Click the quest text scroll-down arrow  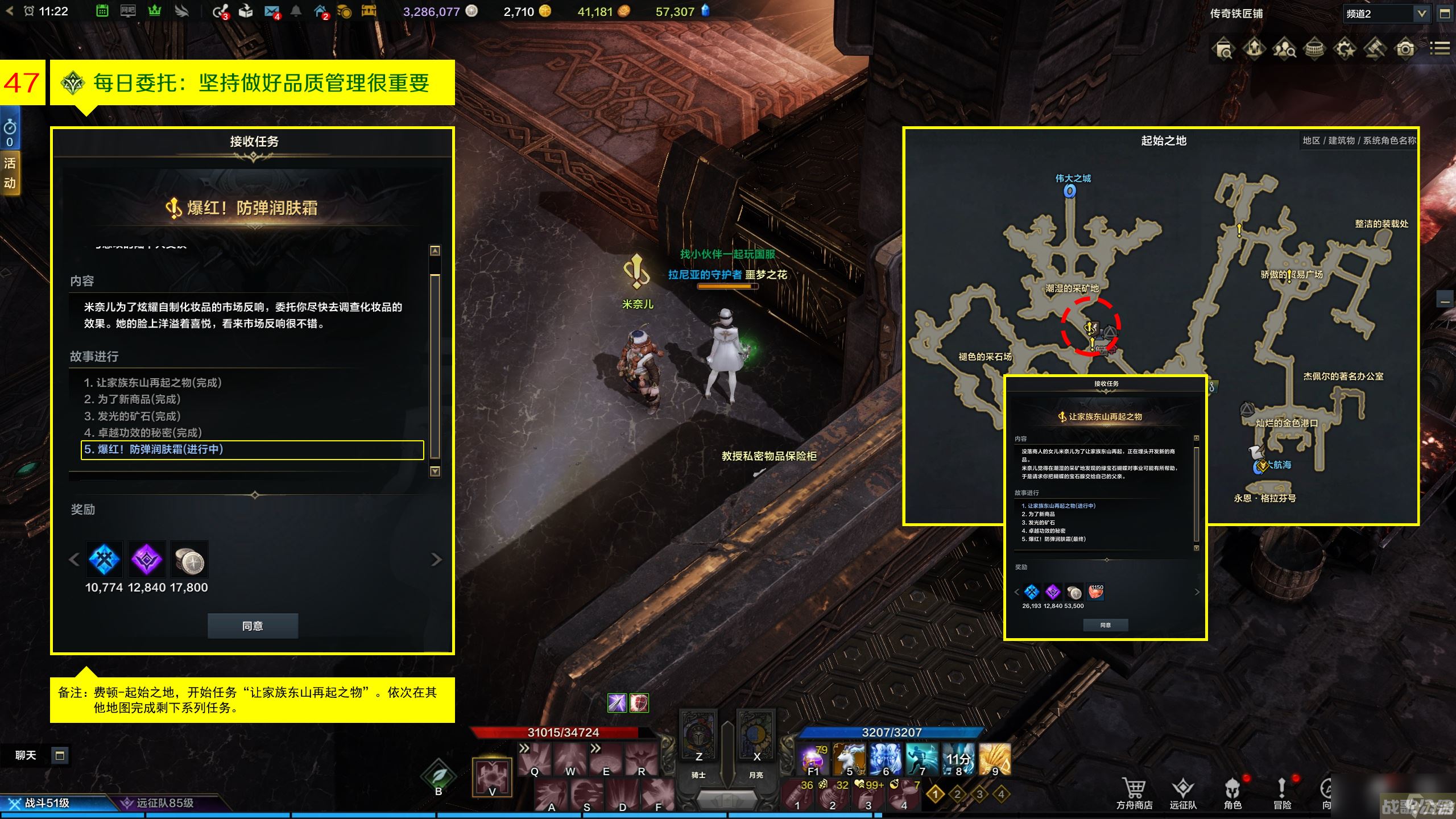click(x=435, y=471)
